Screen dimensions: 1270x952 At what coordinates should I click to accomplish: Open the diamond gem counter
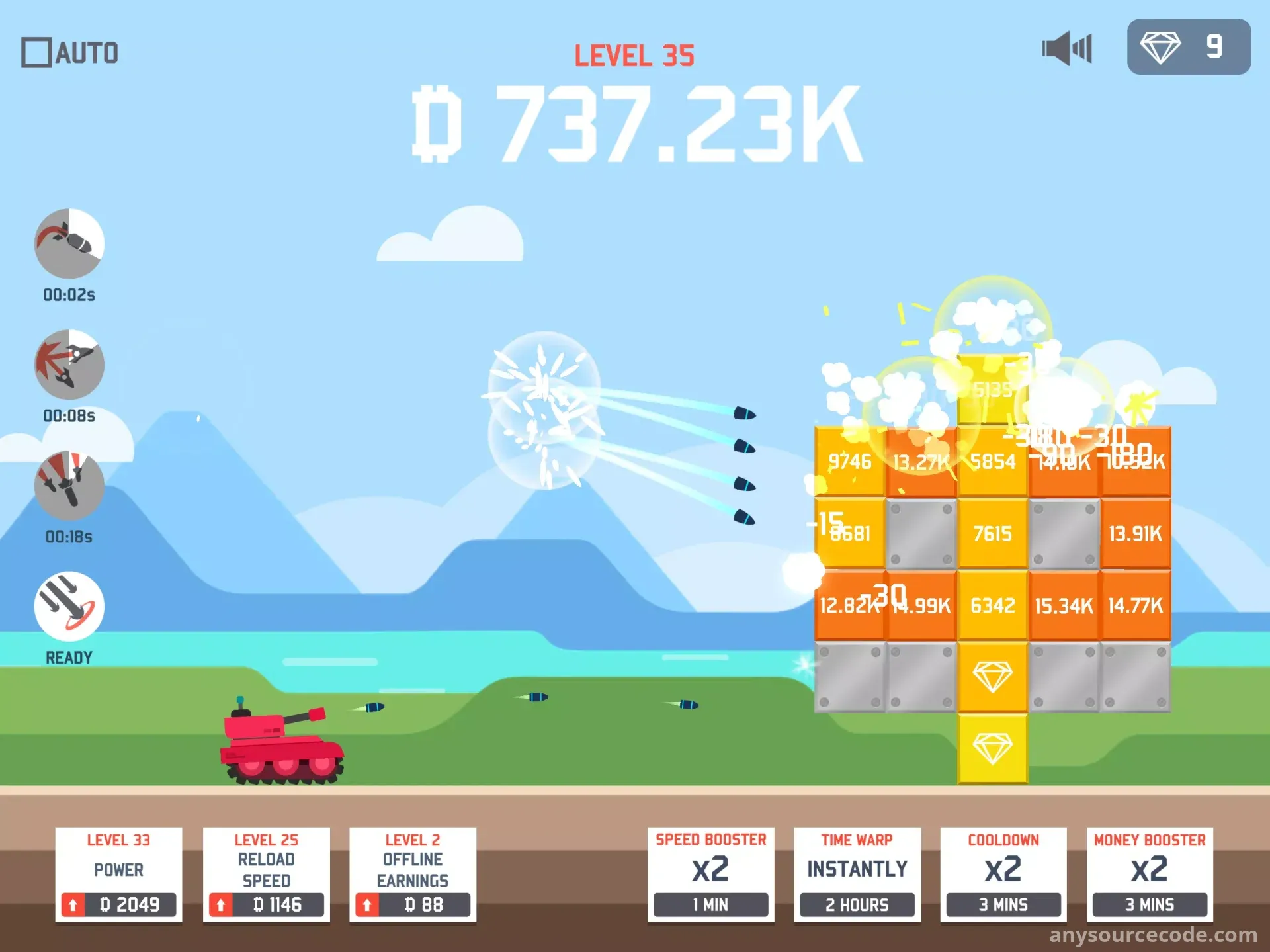coord(1189,47)
